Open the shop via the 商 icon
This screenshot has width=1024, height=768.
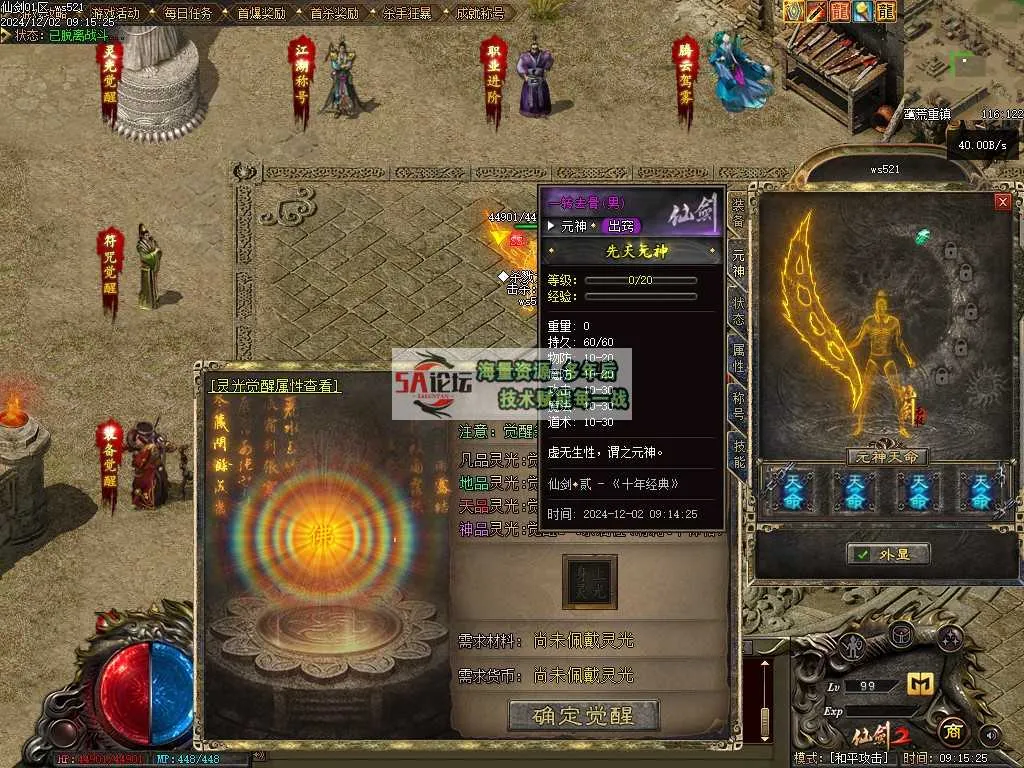951,731
